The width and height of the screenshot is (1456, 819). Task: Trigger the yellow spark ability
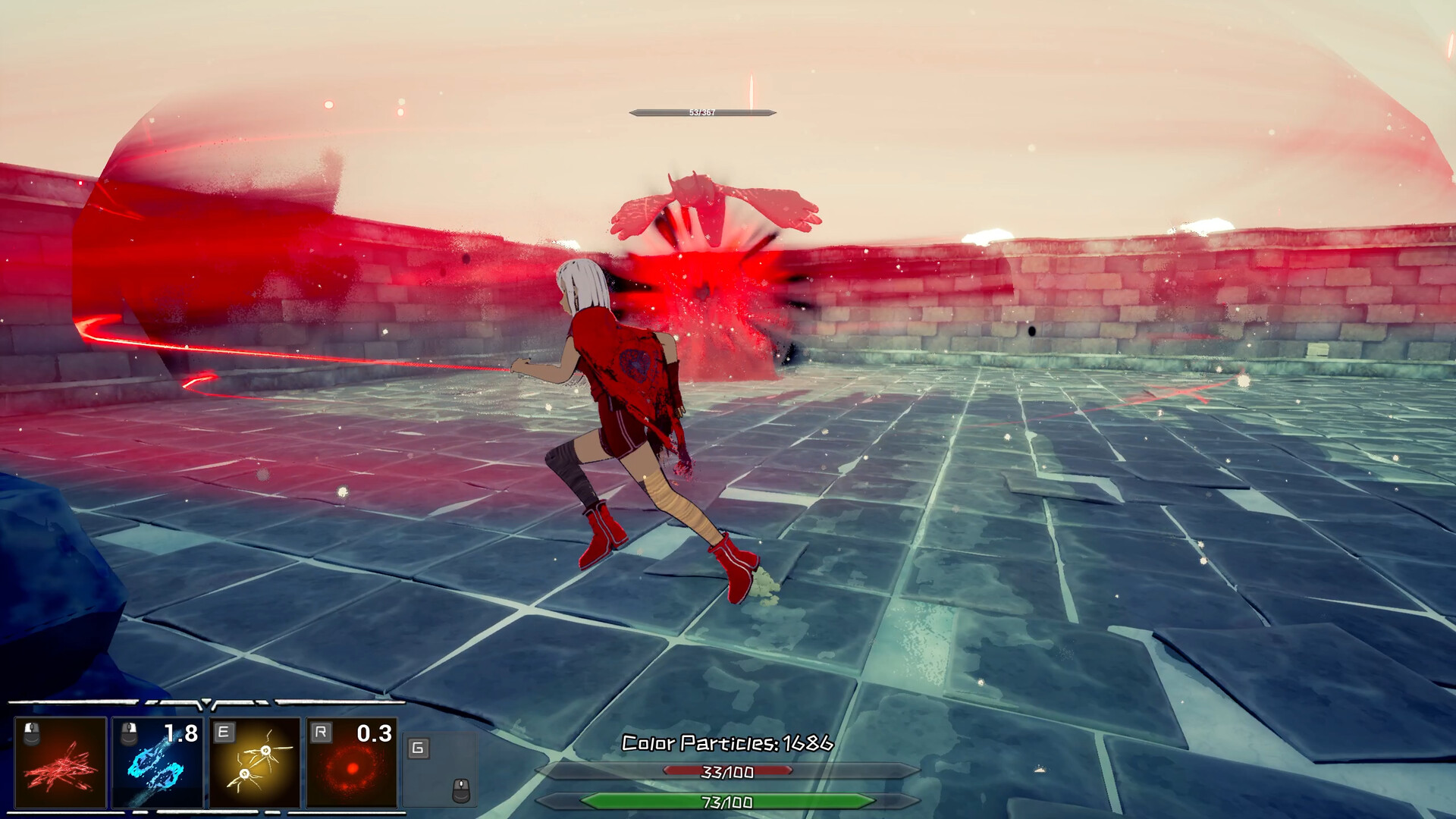[255, 762]
